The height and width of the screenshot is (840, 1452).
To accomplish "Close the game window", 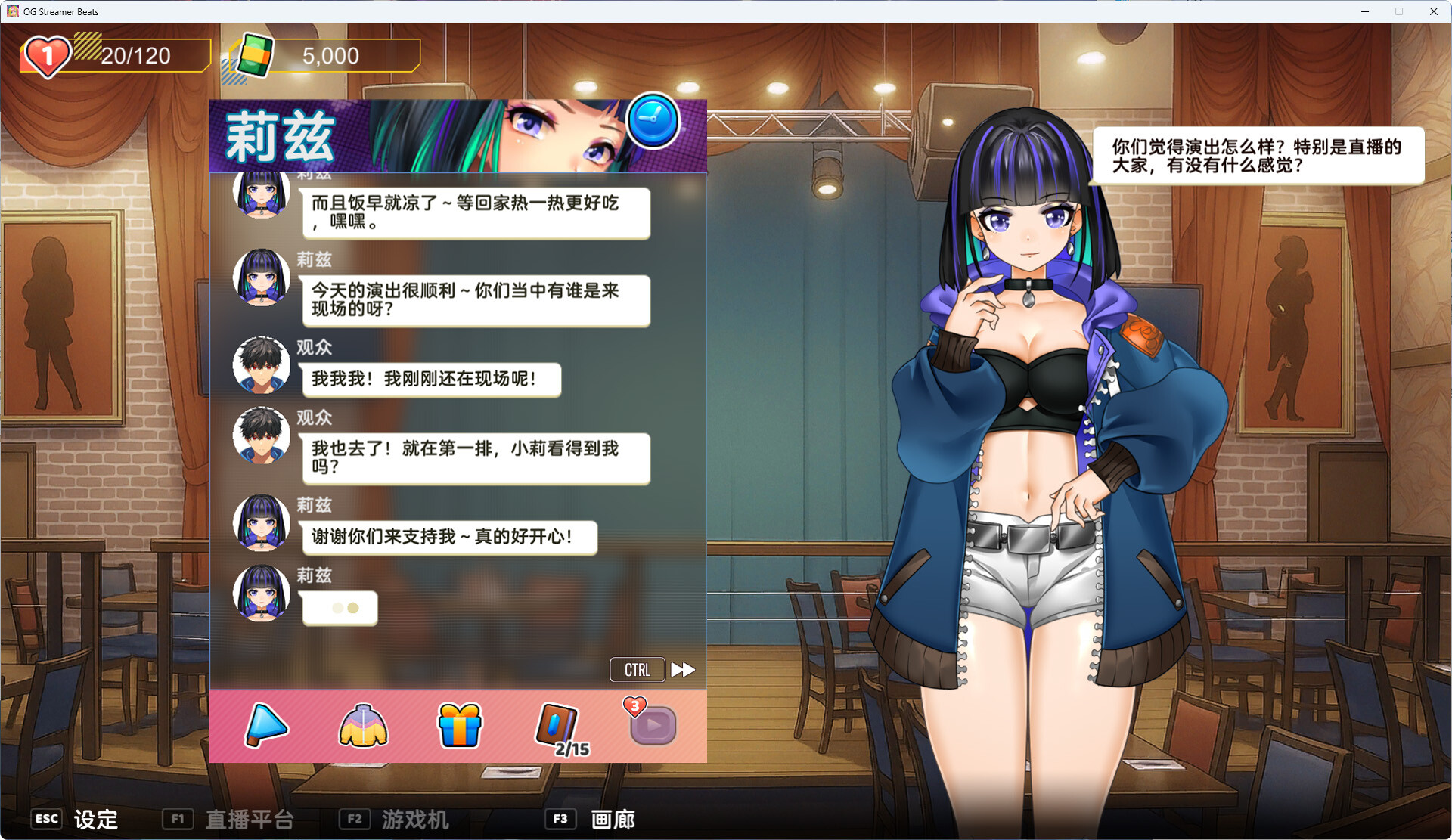I will pyautogui.click(x=1433, y=11).
